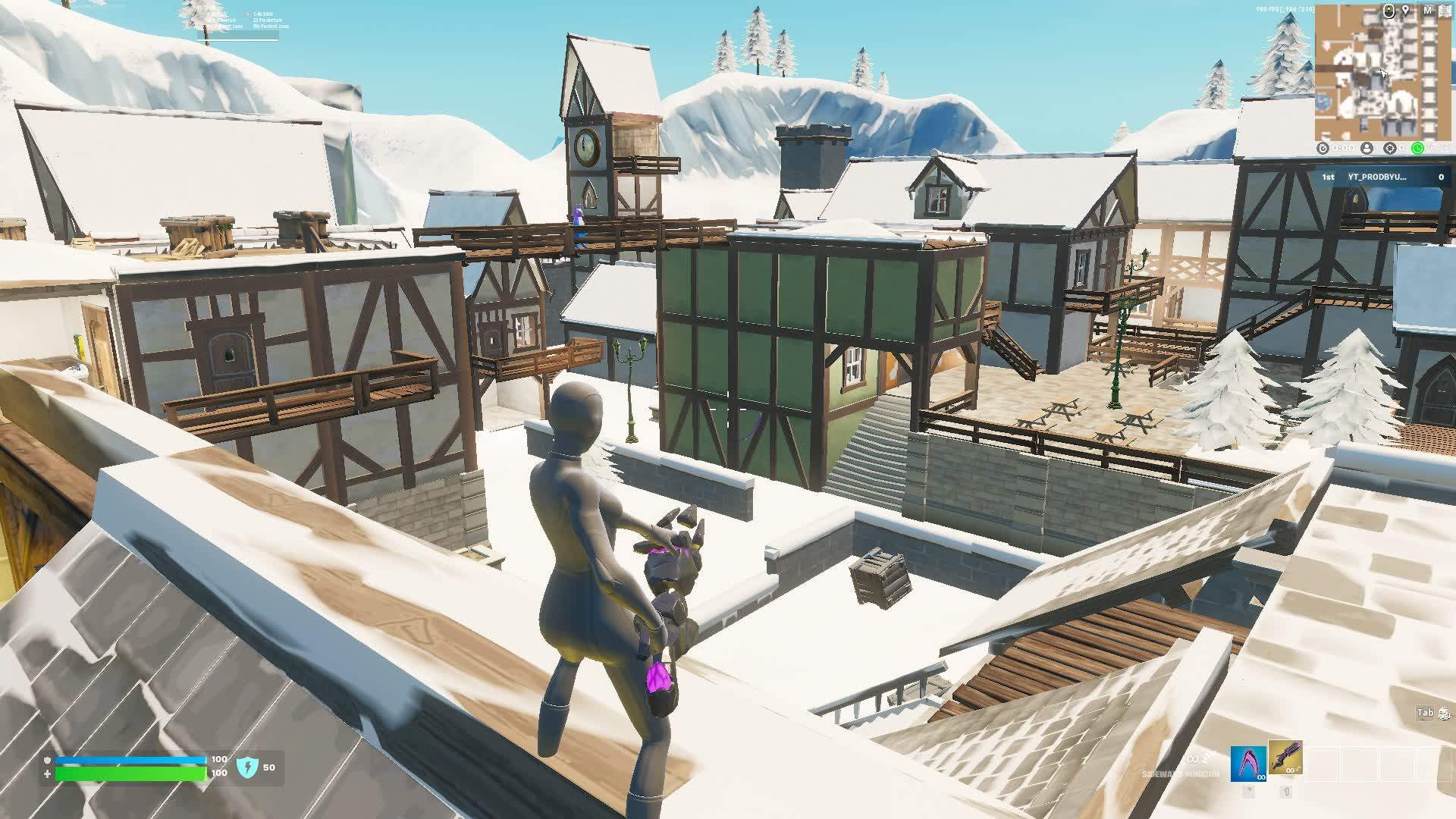
Task: Select the eliminations crosshair icon below the minimap
Action: (1390, 147)
